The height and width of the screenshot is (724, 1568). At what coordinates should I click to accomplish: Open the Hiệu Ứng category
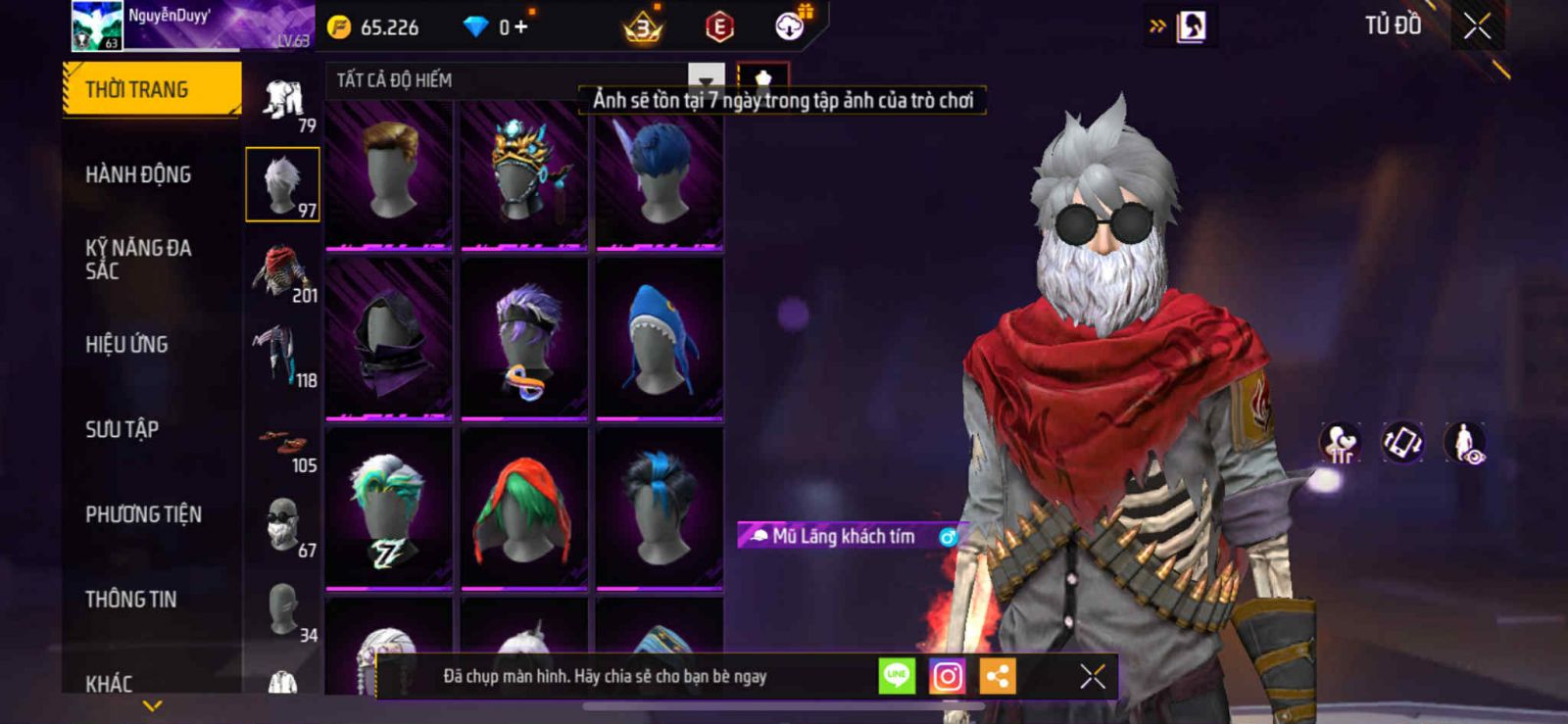point(126,345)
